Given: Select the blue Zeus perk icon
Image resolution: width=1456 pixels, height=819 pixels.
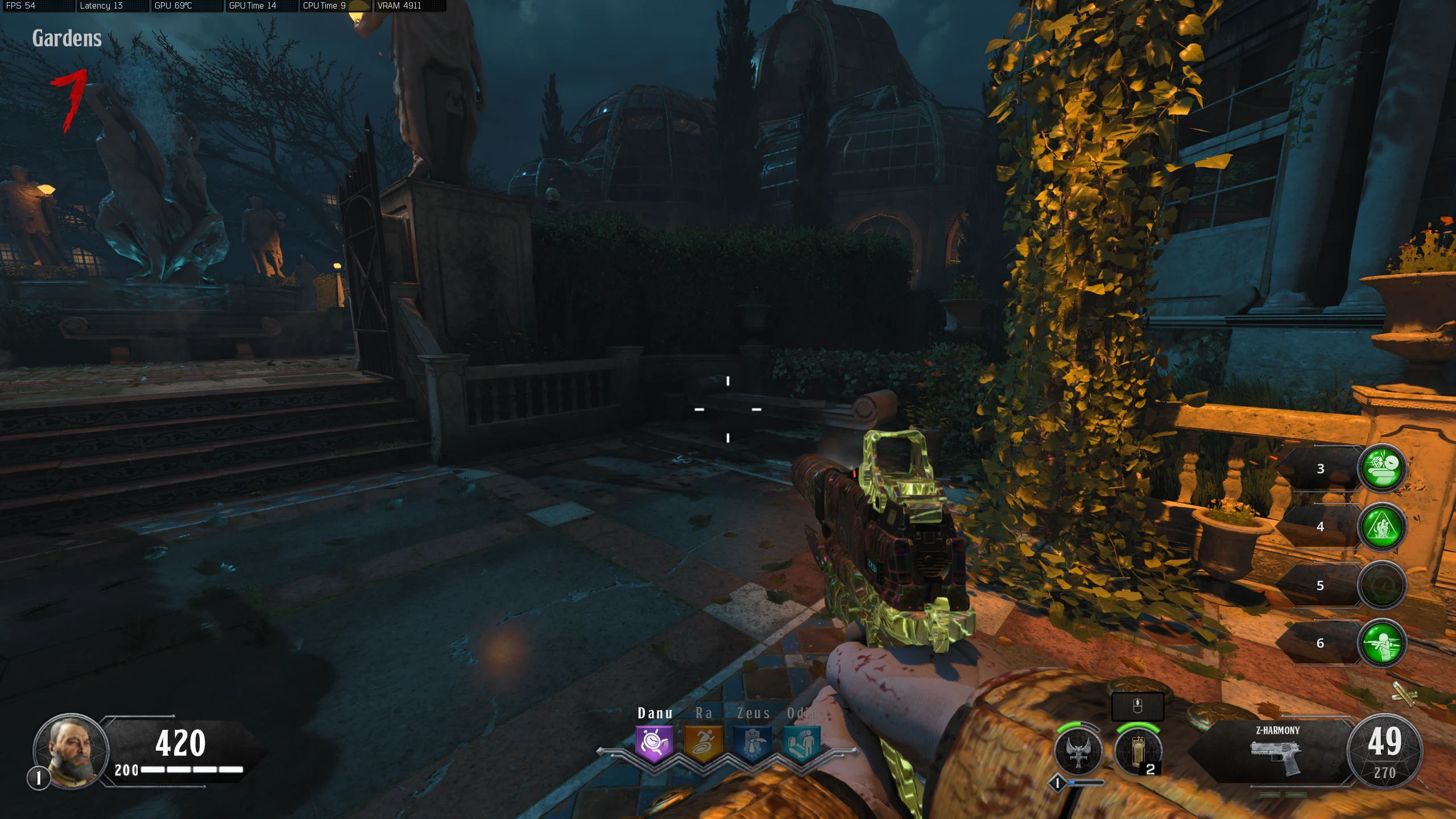Looking at the screenshot, I should point(752,743).
